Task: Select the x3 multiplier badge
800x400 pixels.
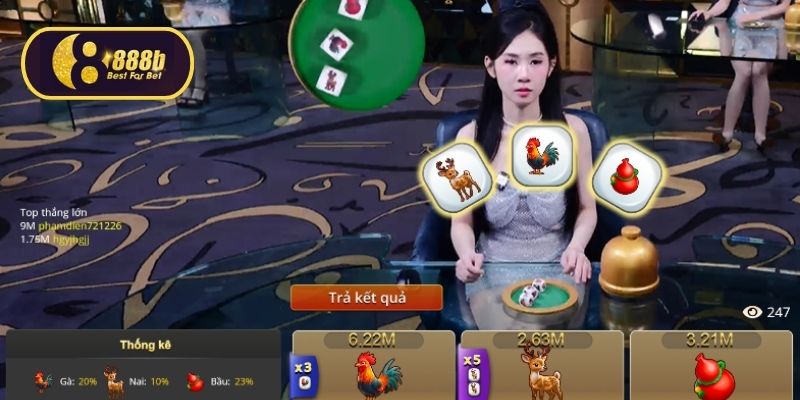Action: [x=301, y=373]
